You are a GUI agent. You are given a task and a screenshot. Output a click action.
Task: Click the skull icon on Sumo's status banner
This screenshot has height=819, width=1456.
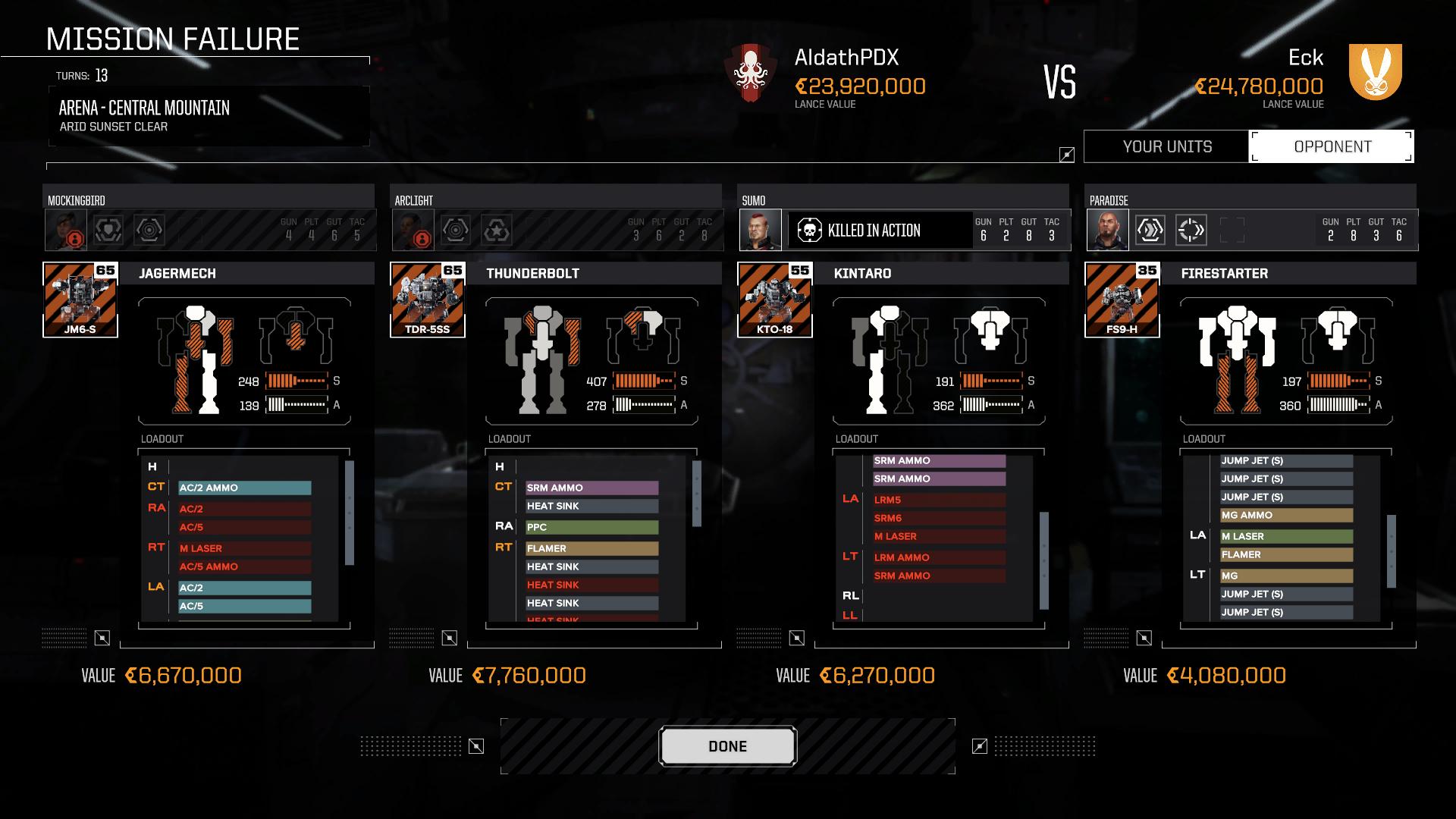click(811, 230)
